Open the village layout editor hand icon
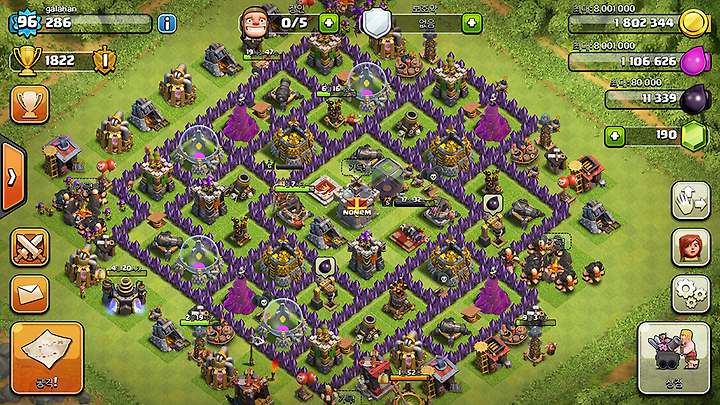The height and width of the screenshot is (405, 720). pos(690,200)
